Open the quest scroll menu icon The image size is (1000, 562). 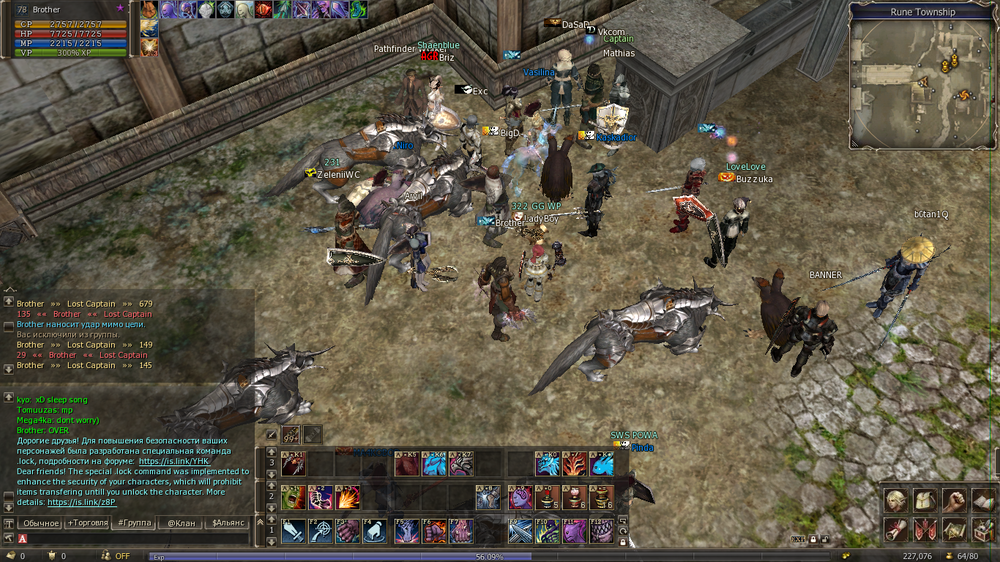[x=896, y=530]
